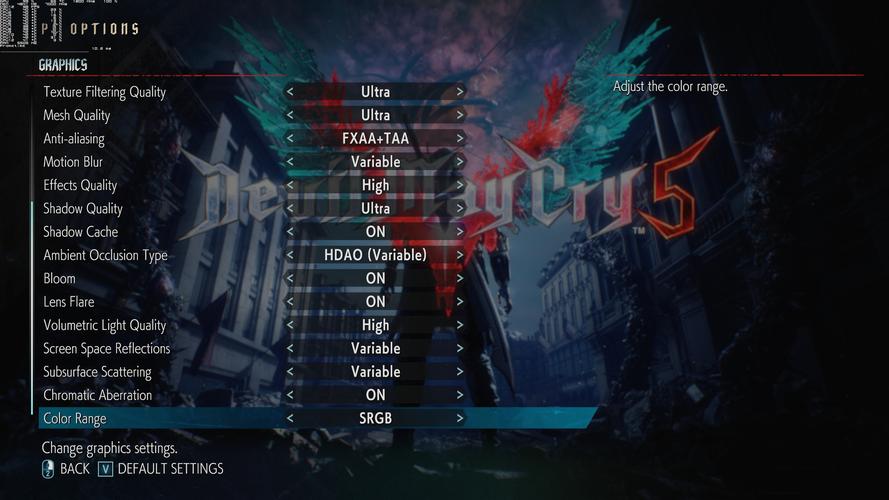Toggle Bloom using its left arrow

click(290, 279)
